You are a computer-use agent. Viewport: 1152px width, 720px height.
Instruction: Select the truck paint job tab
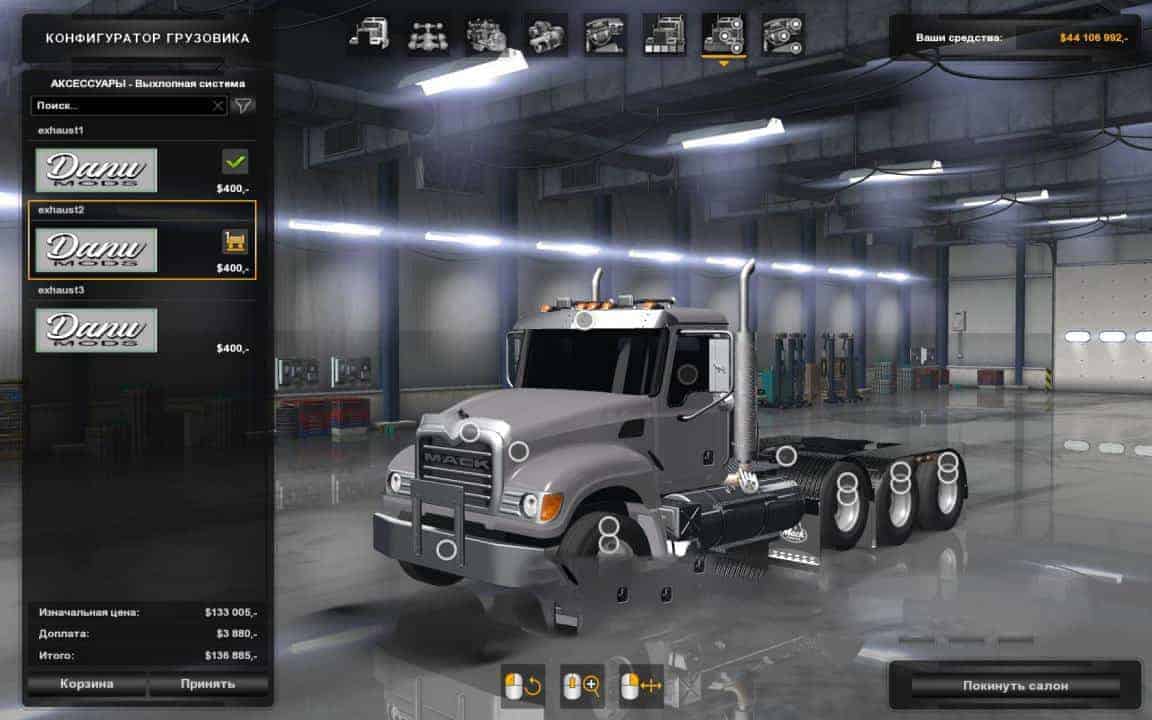pos(664,34)
